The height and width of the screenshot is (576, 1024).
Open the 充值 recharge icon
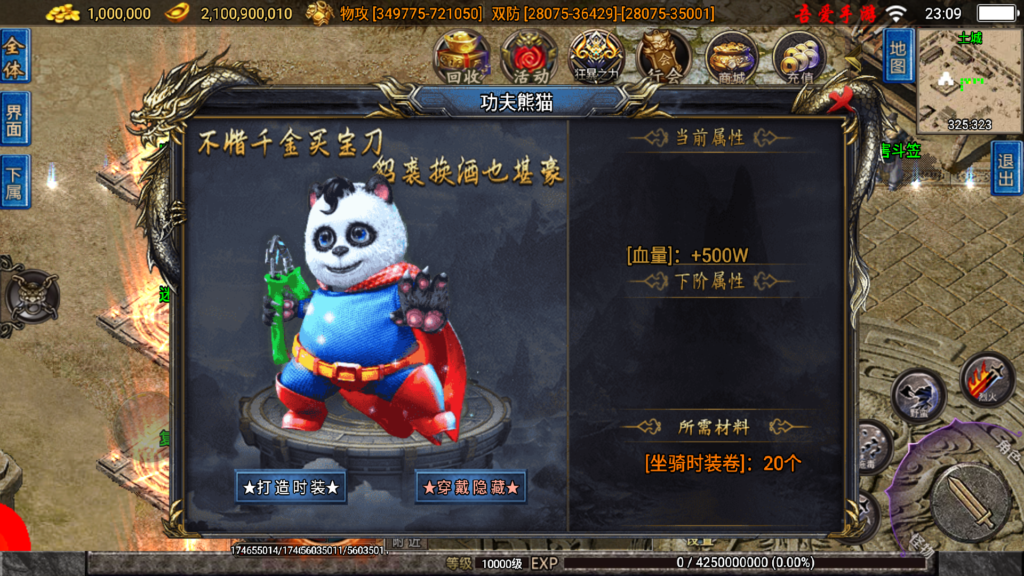click(798, 57)
